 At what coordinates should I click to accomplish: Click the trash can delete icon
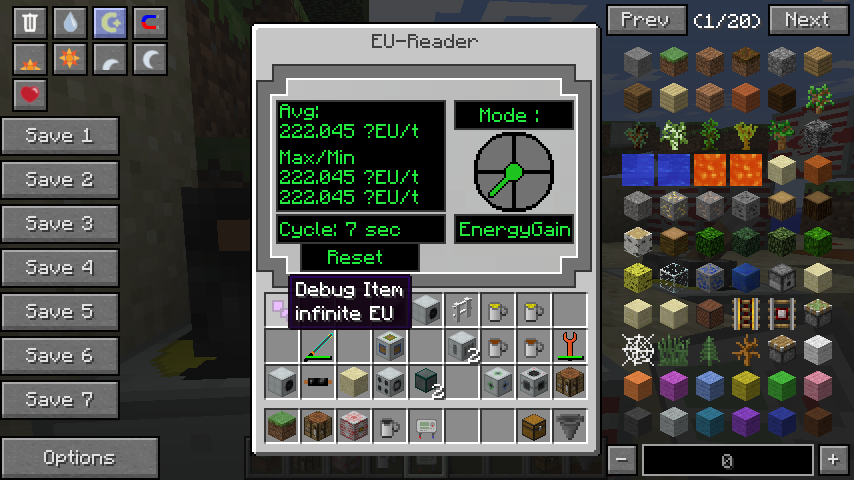(x=31, y=23)
